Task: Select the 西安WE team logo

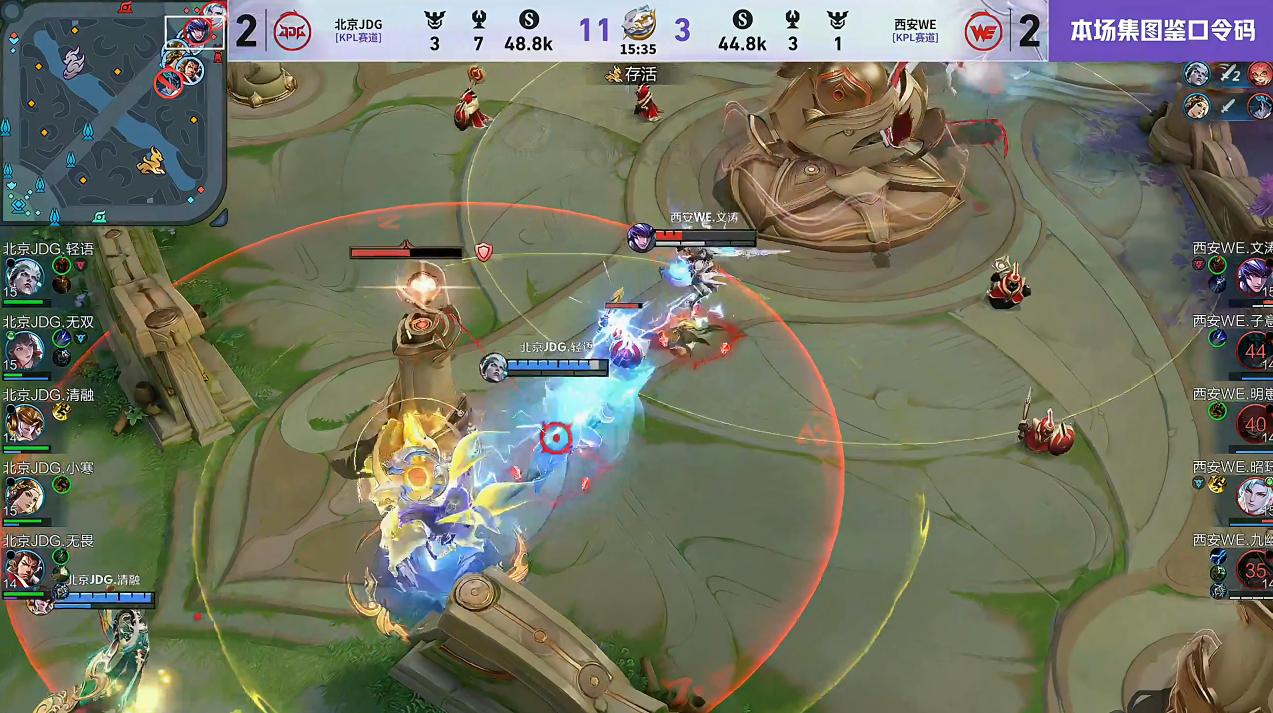Action: (983, 31)
